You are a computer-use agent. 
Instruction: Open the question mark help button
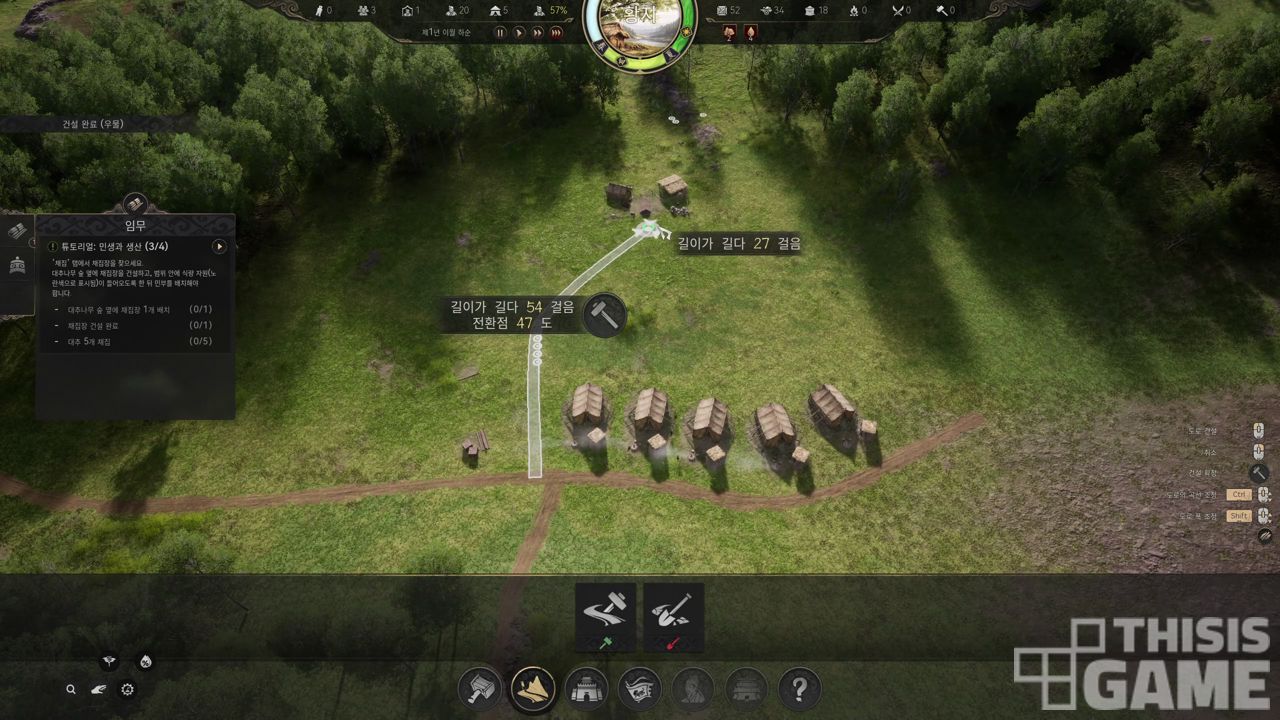click(x=799, y=689)
